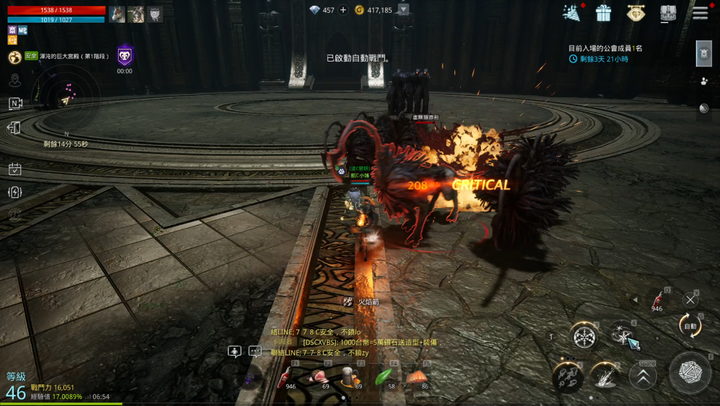Open the purple ram buff icon

pos(125,56)
